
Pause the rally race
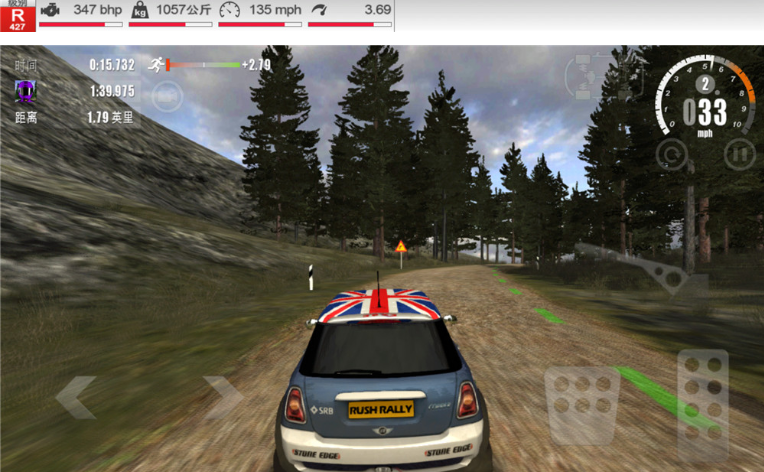(738, 153)
